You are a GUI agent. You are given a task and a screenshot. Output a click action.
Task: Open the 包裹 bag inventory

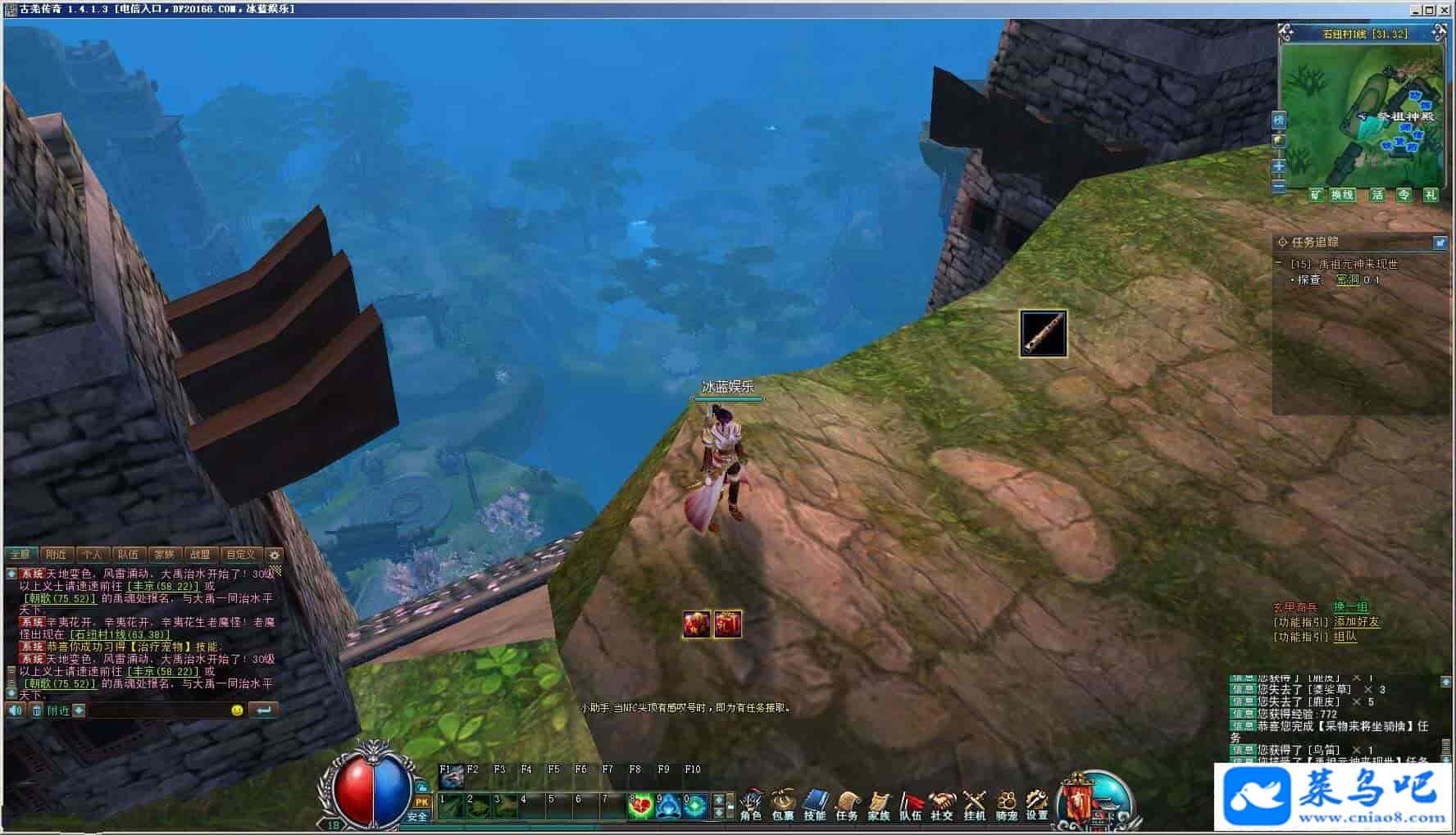pos(783,804)
